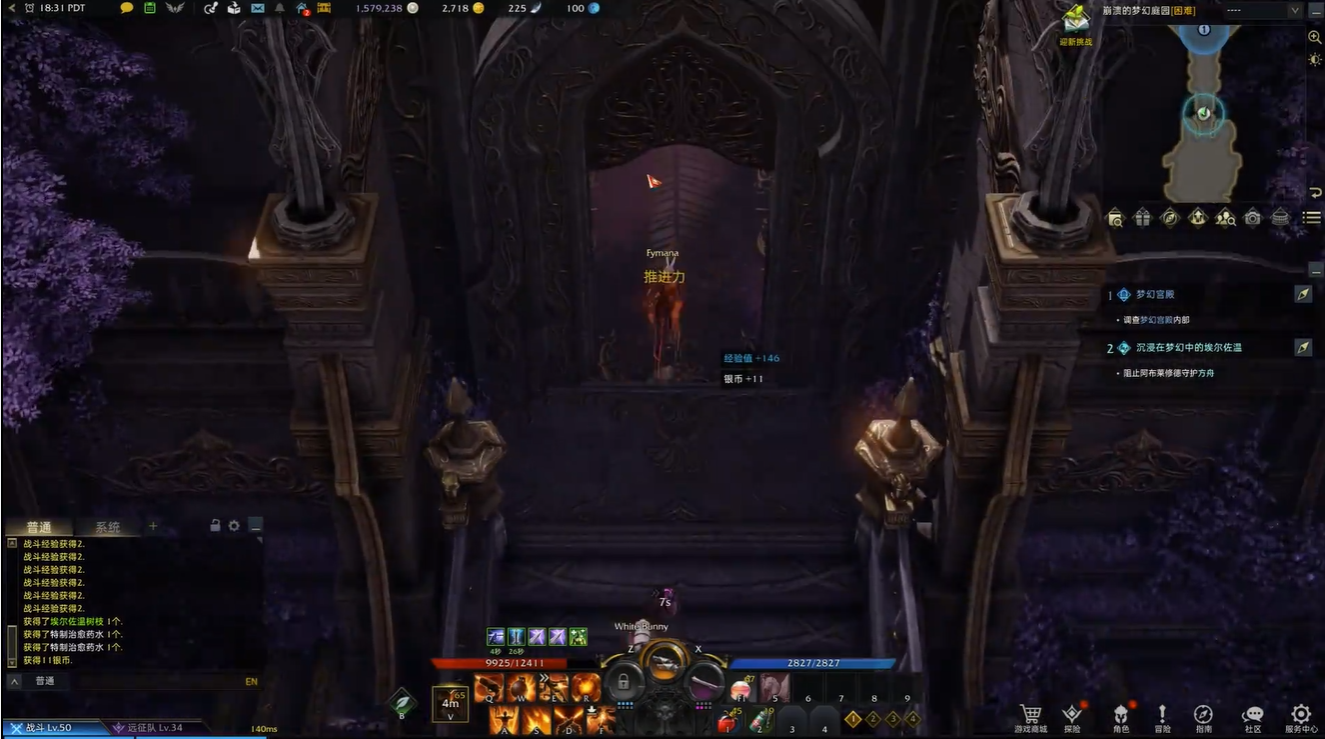Open chat settings gear icon
This screenshot has width=1325, height=739.
pyautogui.click(x=234, y=525)
